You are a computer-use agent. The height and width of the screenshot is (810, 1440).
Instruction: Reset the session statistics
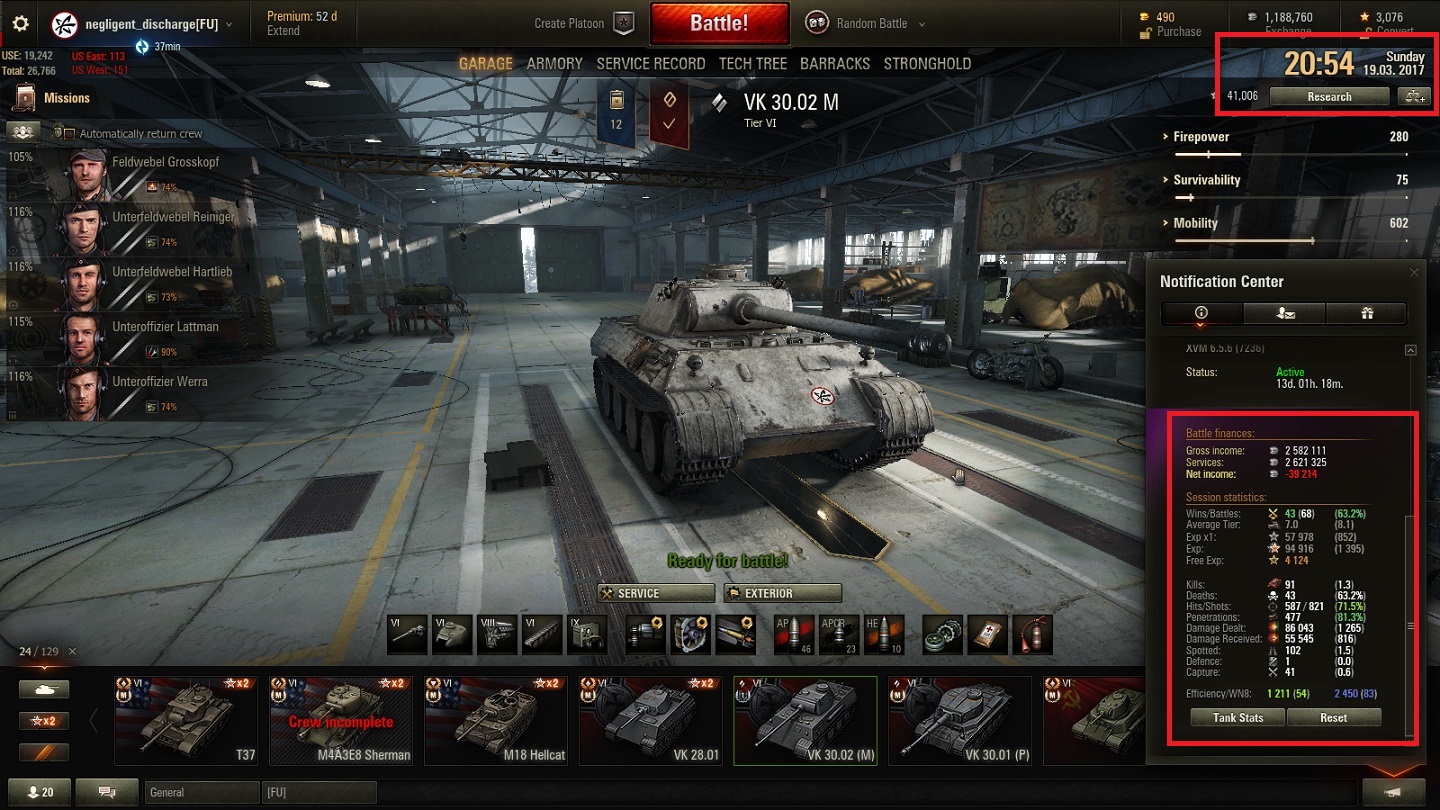click(x=1333, y=718)
